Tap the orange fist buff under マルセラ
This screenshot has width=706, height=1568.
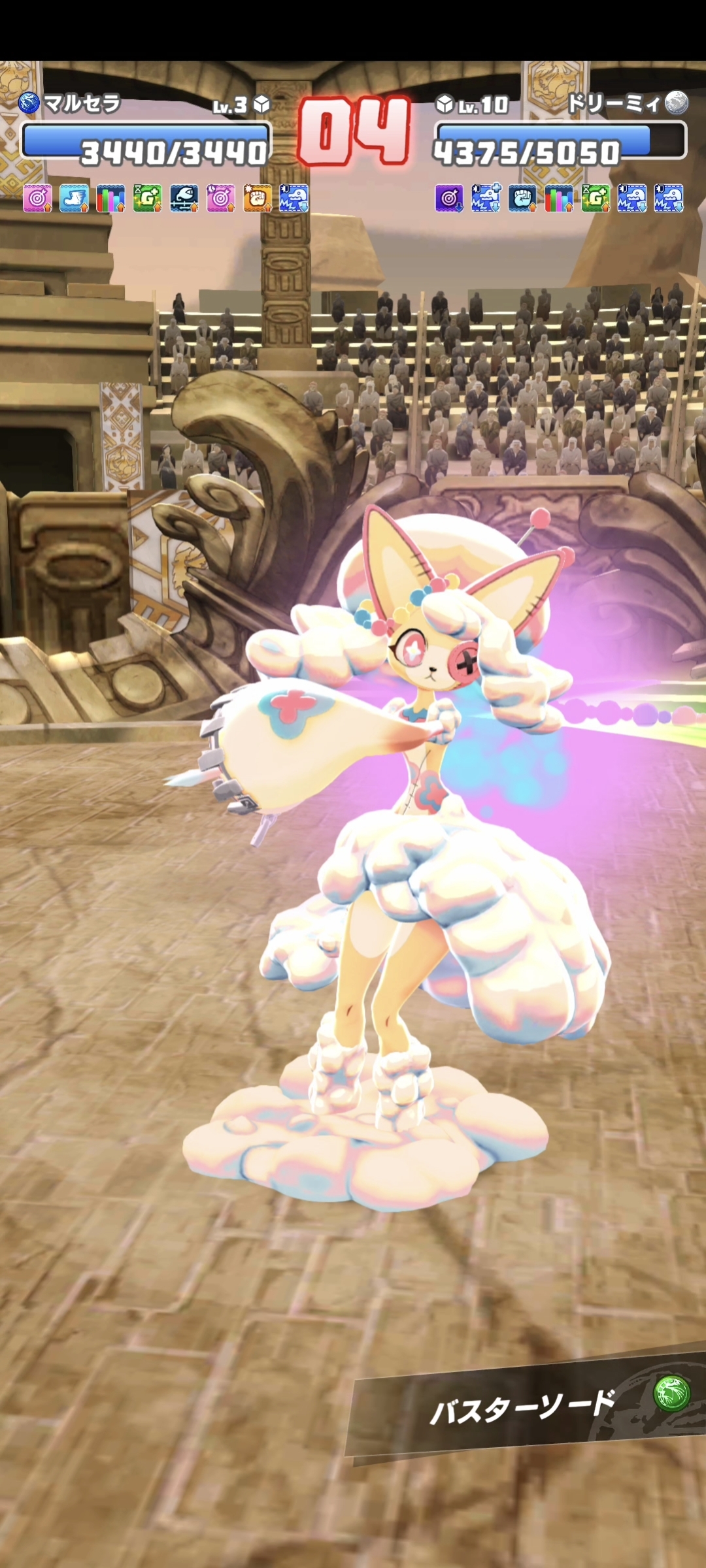point(258,198)
